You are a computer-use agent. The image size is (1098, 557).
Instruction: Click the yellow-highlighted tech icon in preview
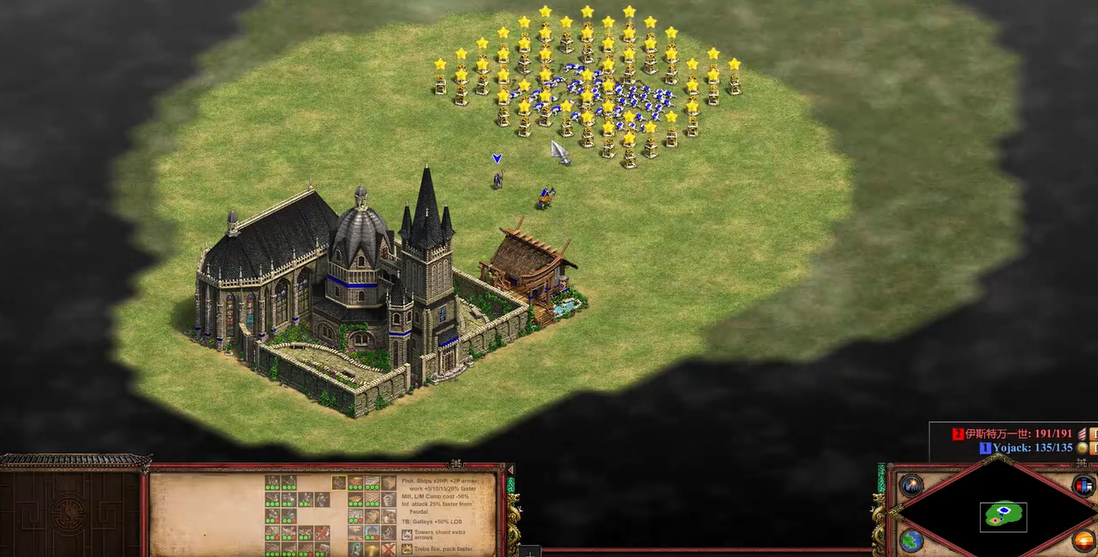pos(339,482)
